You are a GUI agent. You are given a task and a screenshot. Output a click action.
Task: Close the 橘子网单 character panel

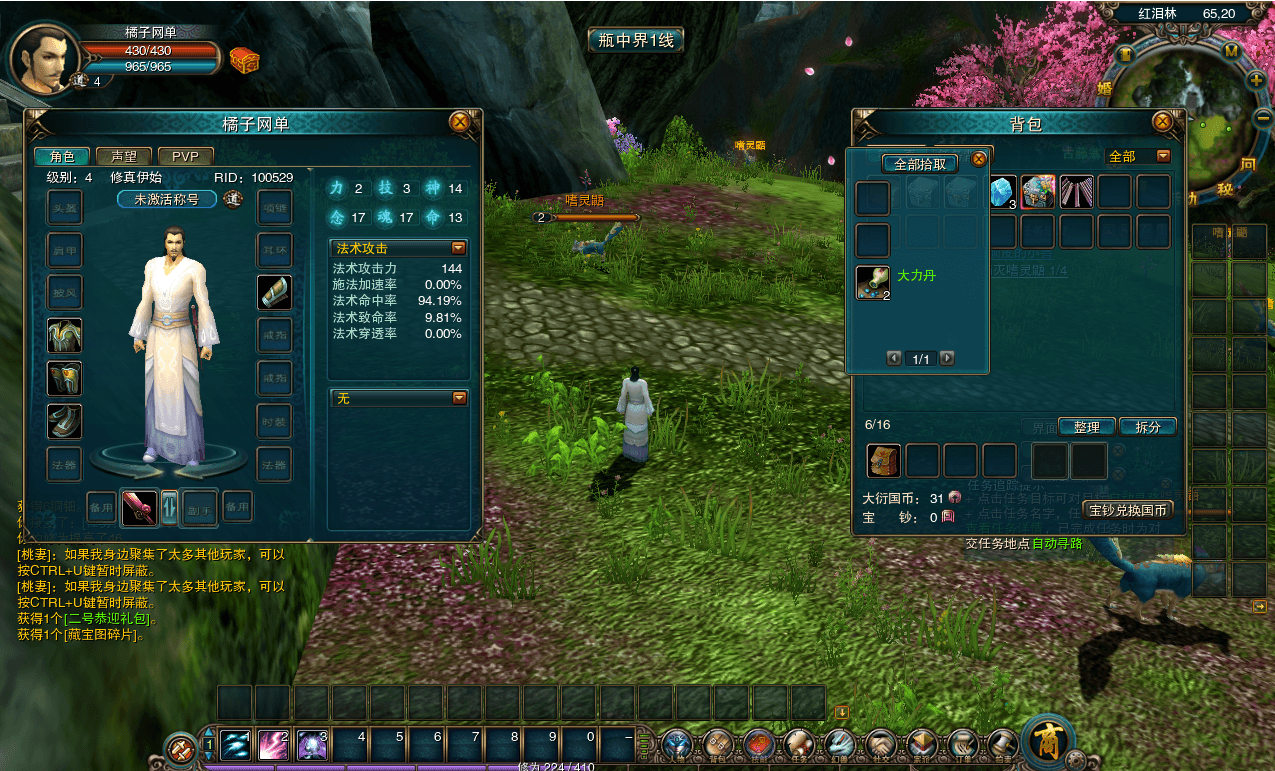tap(460, 122)
